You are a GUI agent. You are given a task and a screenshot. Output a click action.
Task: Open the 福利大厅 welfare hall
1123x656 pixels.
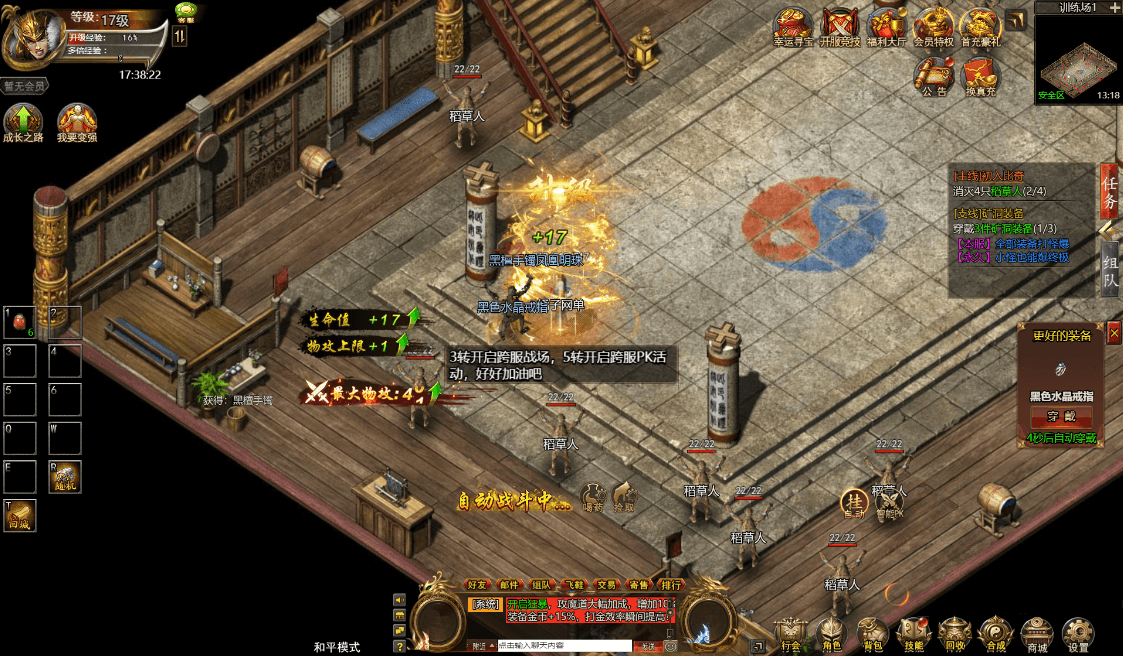pos(887,25)
